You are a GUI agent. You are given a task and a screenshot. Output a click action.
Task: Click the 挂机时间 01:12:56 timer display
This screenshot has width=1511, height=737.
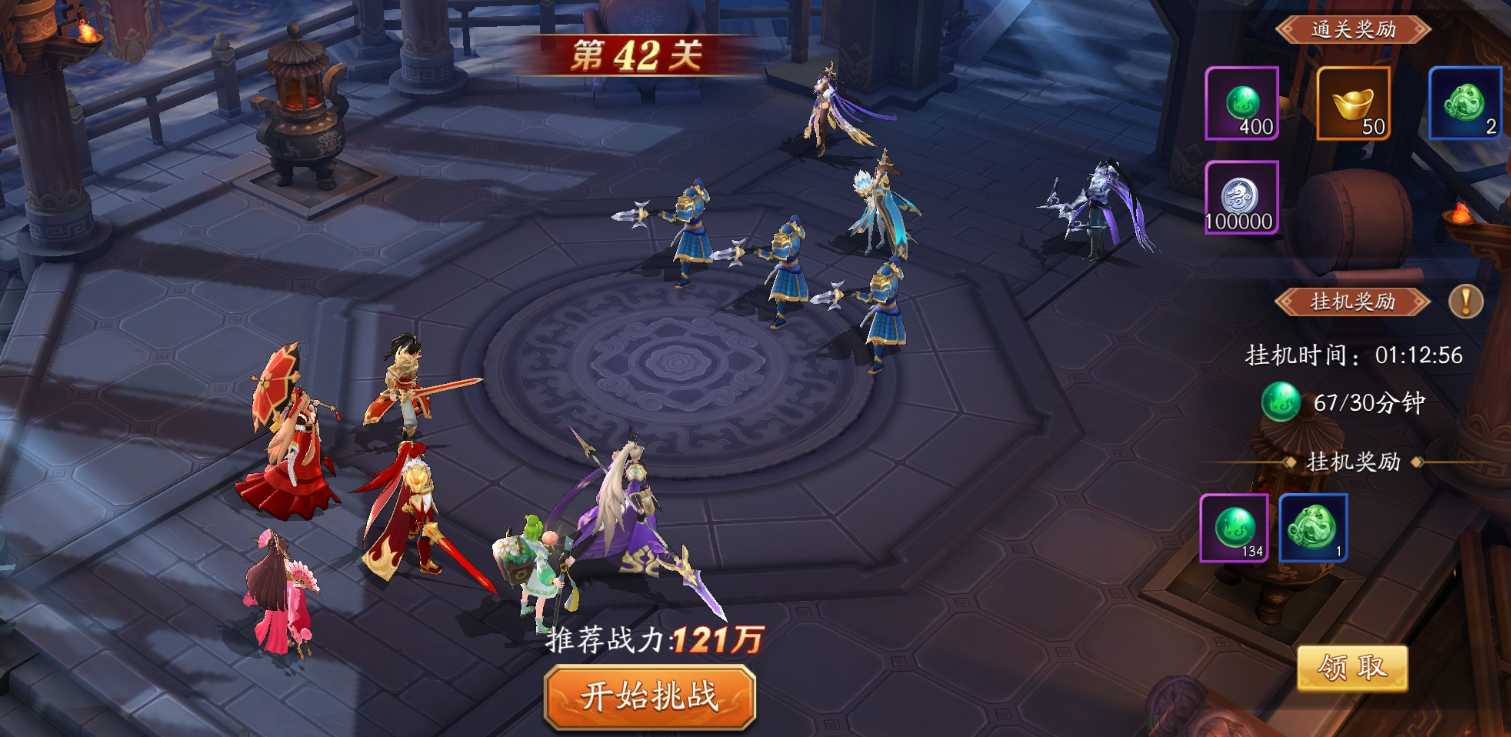pyautogui.click(x=1347, y=356)
